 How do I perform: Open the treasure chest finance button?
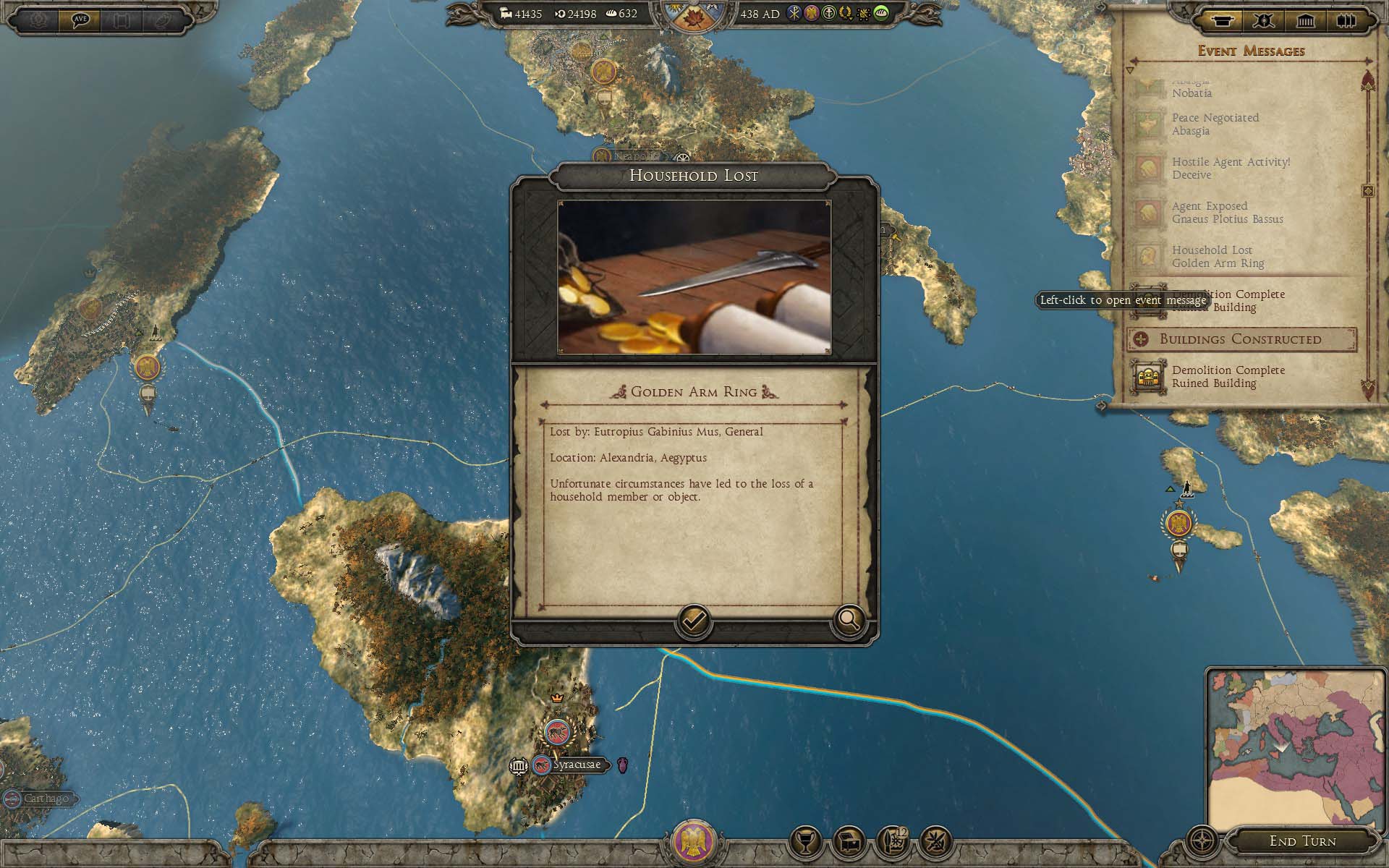pos(849,843)
